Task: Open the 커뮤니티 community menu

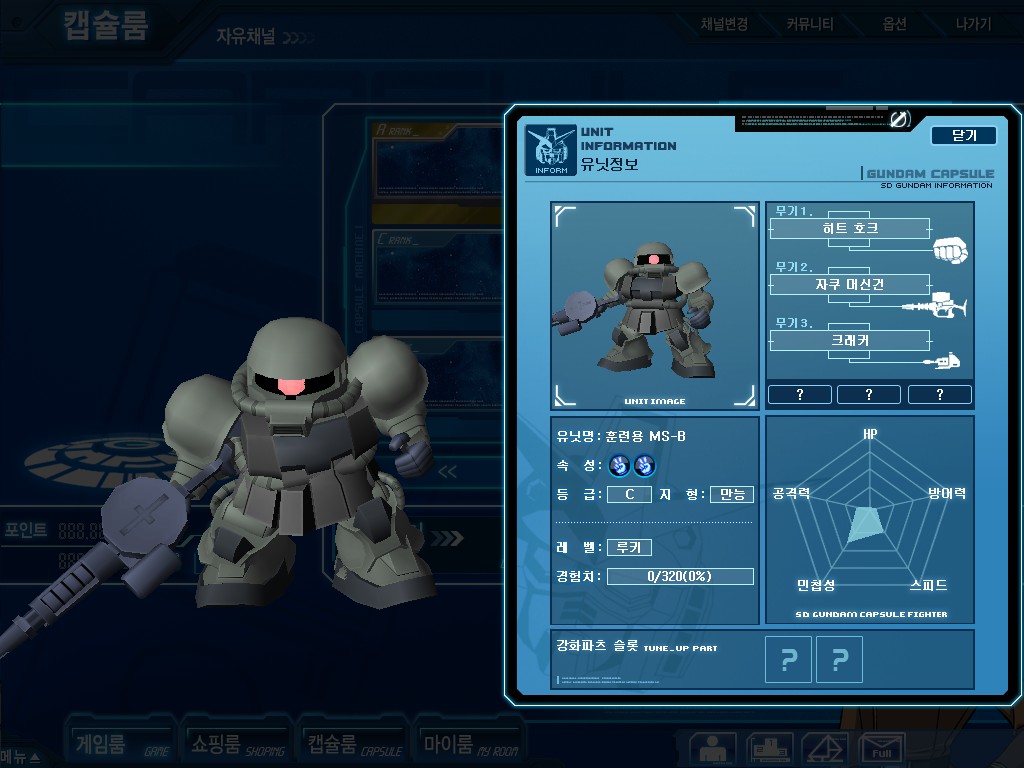Action: click(809, 24)
